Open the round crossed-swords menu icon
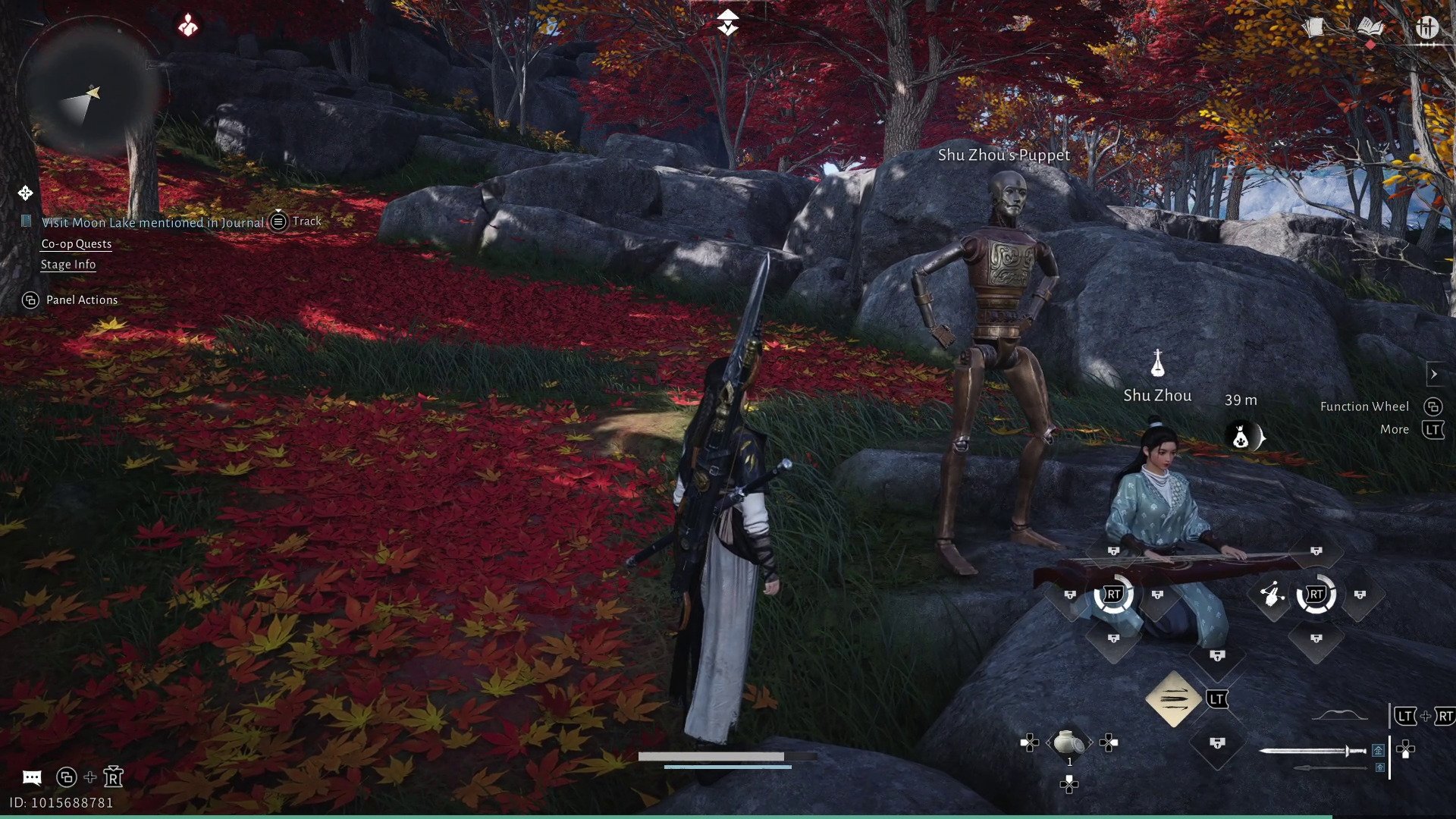1456x819 pixels. 1426,28
